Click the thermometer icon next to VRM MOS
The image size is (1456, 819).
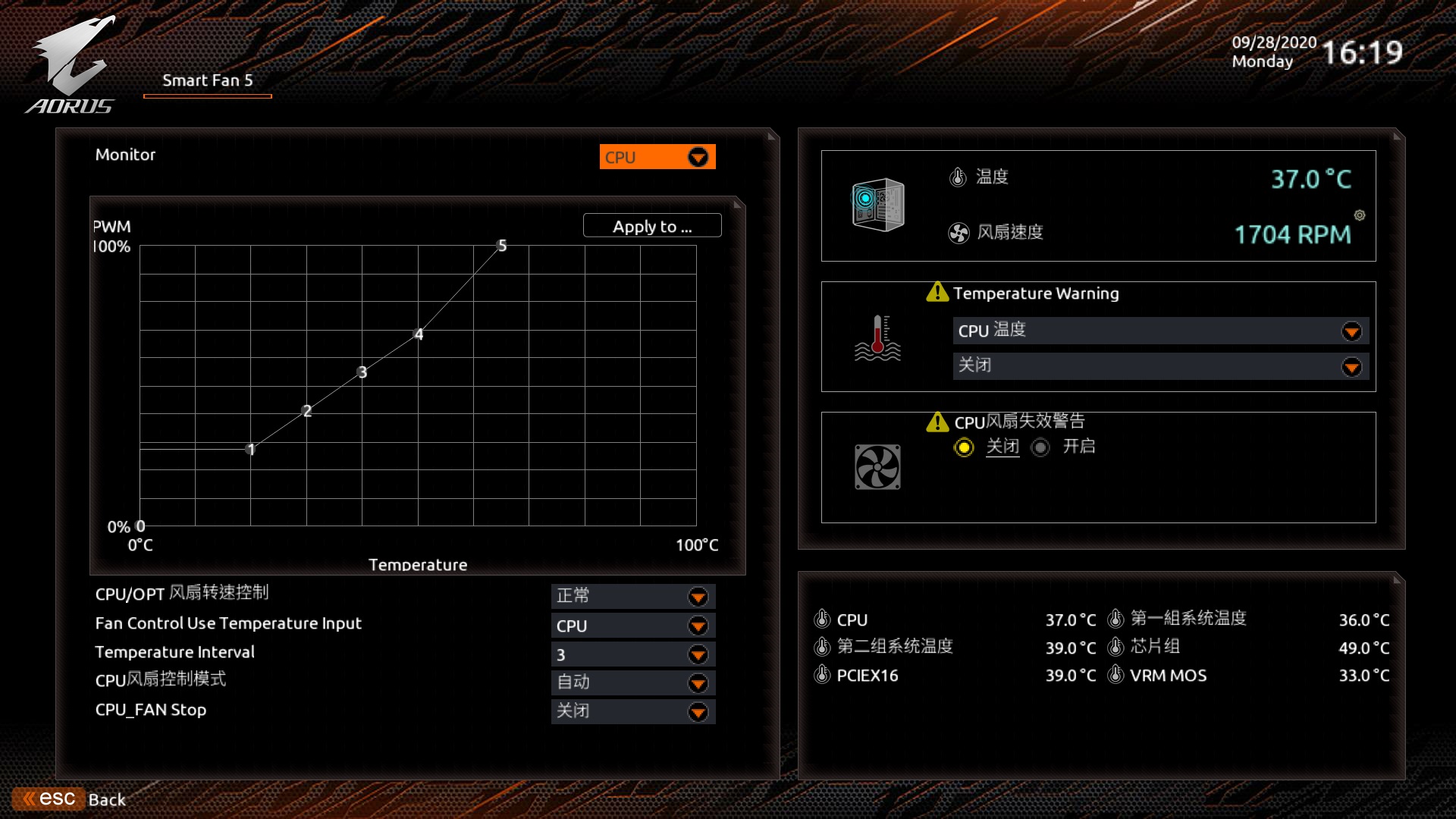[1114, 675]
